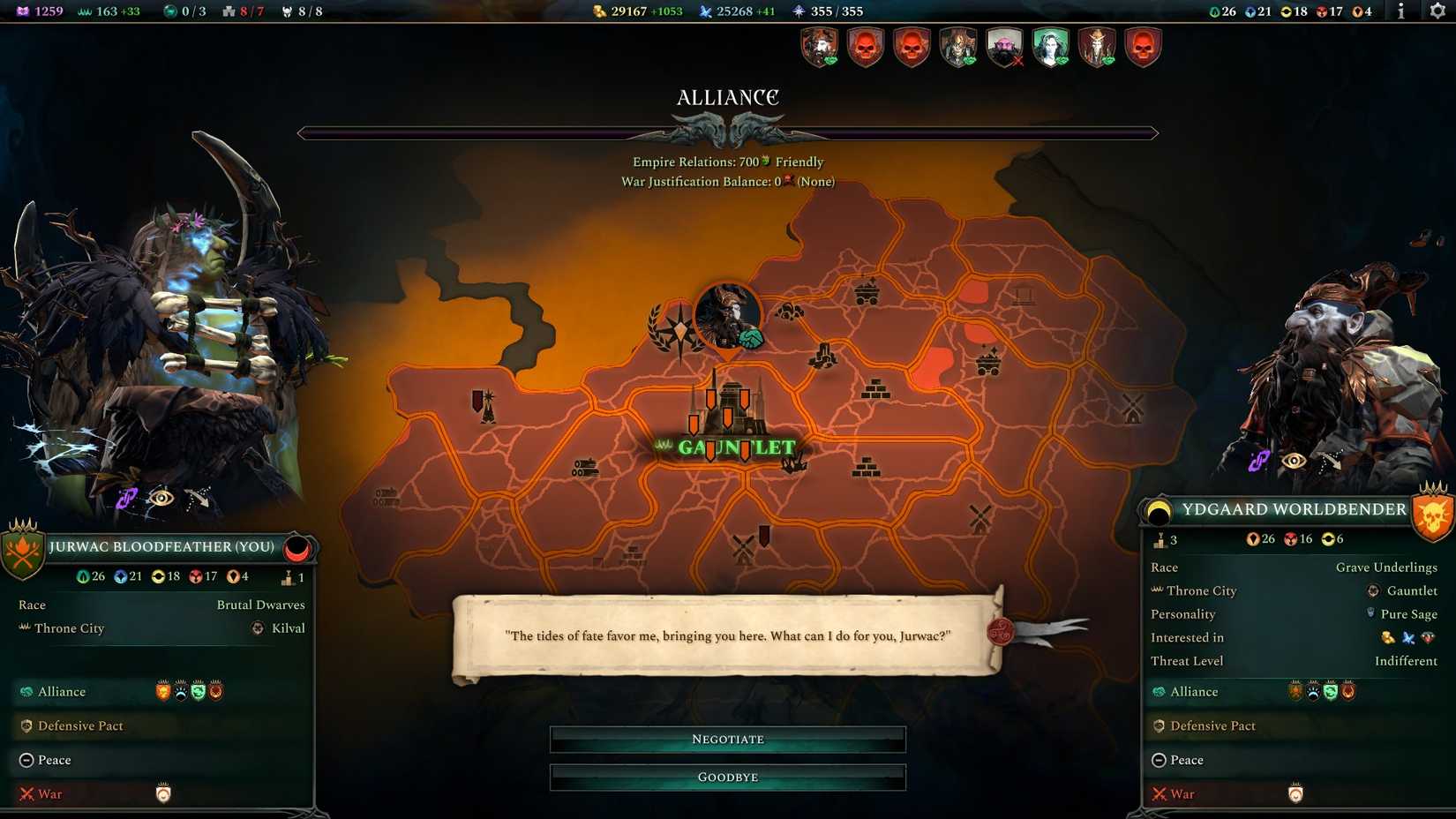
Task: Click the info icon beside the settings gear
Action: (x=1401, y=11)
